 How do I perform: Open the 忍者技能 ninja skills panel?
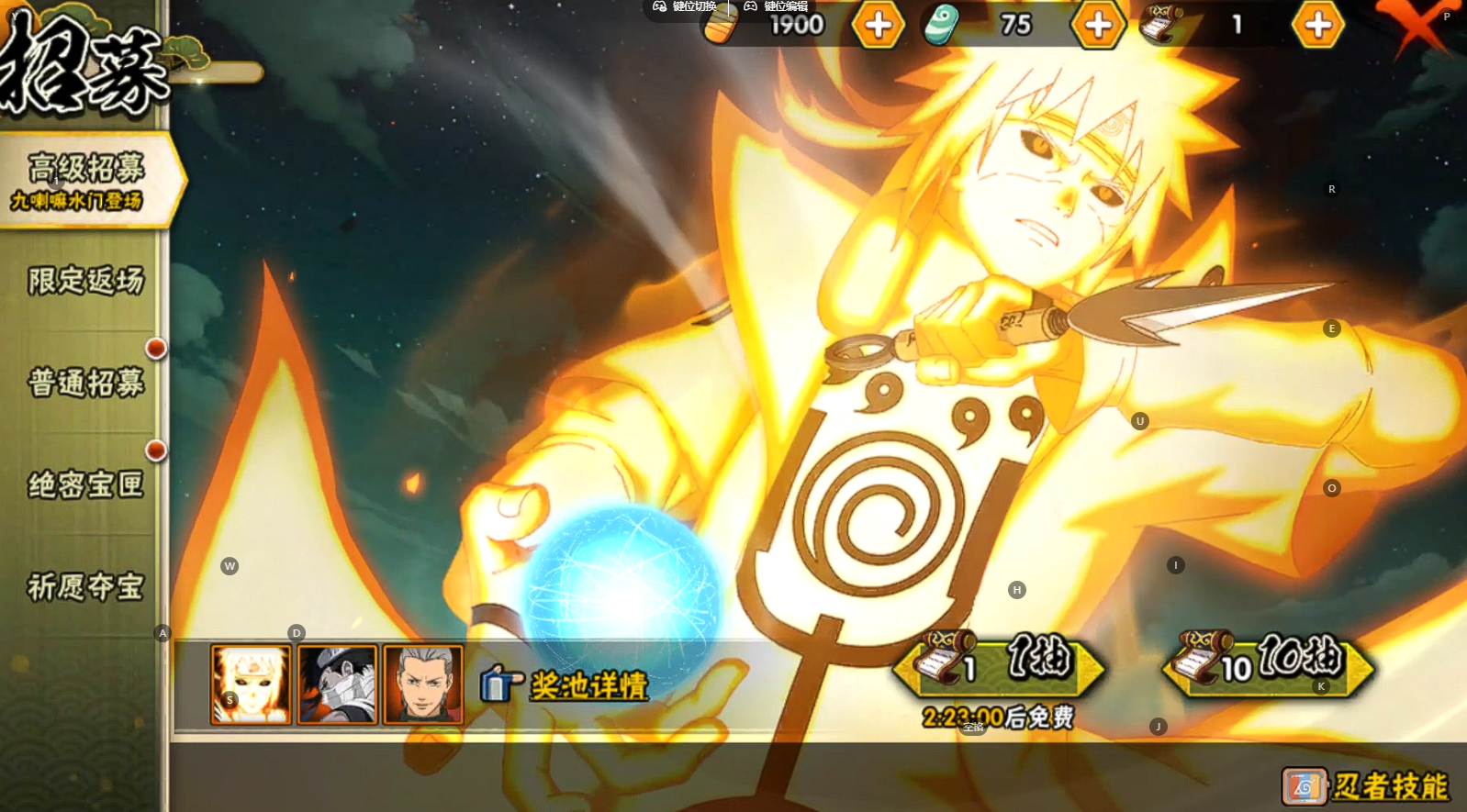(x=1366, y=786)
